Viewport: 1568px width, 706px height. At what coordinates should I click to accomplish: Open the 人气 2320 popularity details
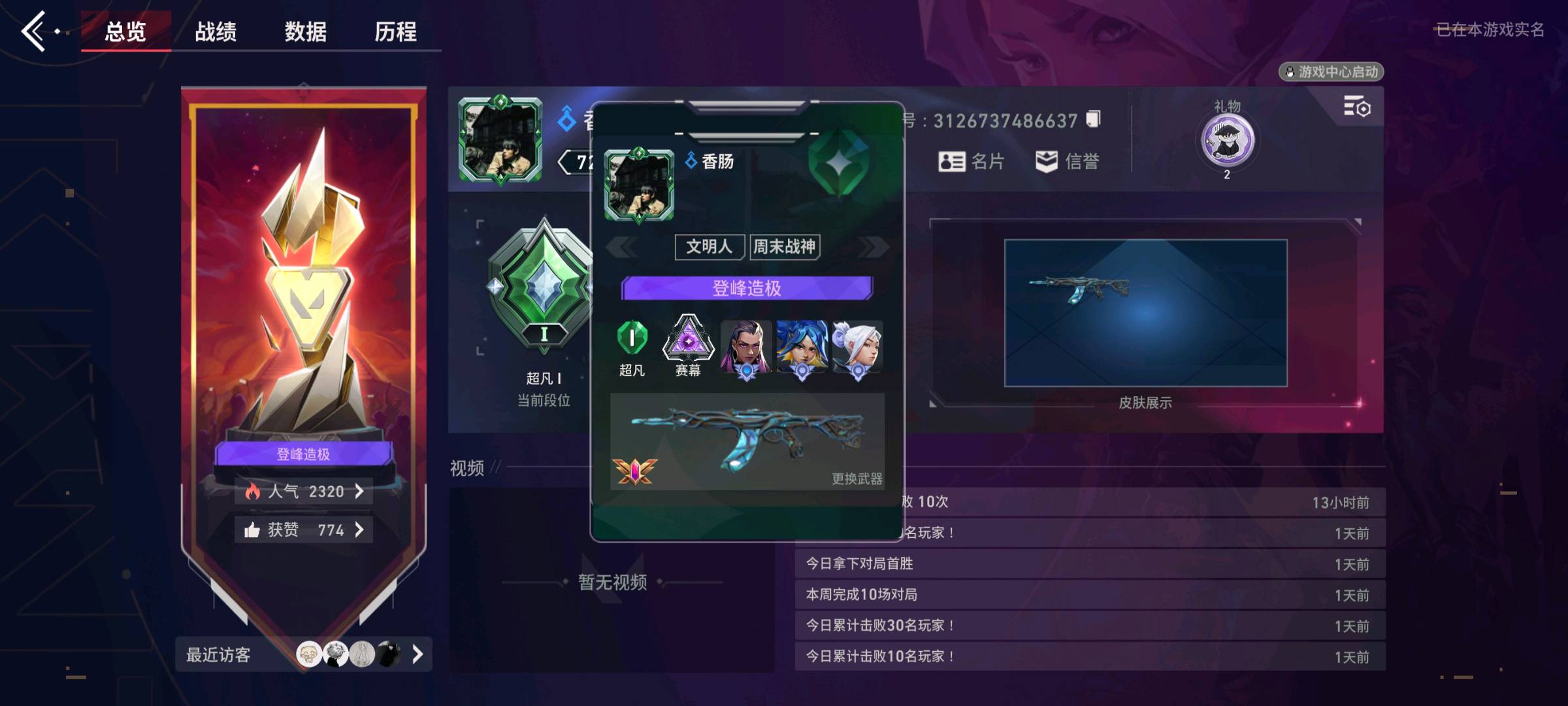304,491
